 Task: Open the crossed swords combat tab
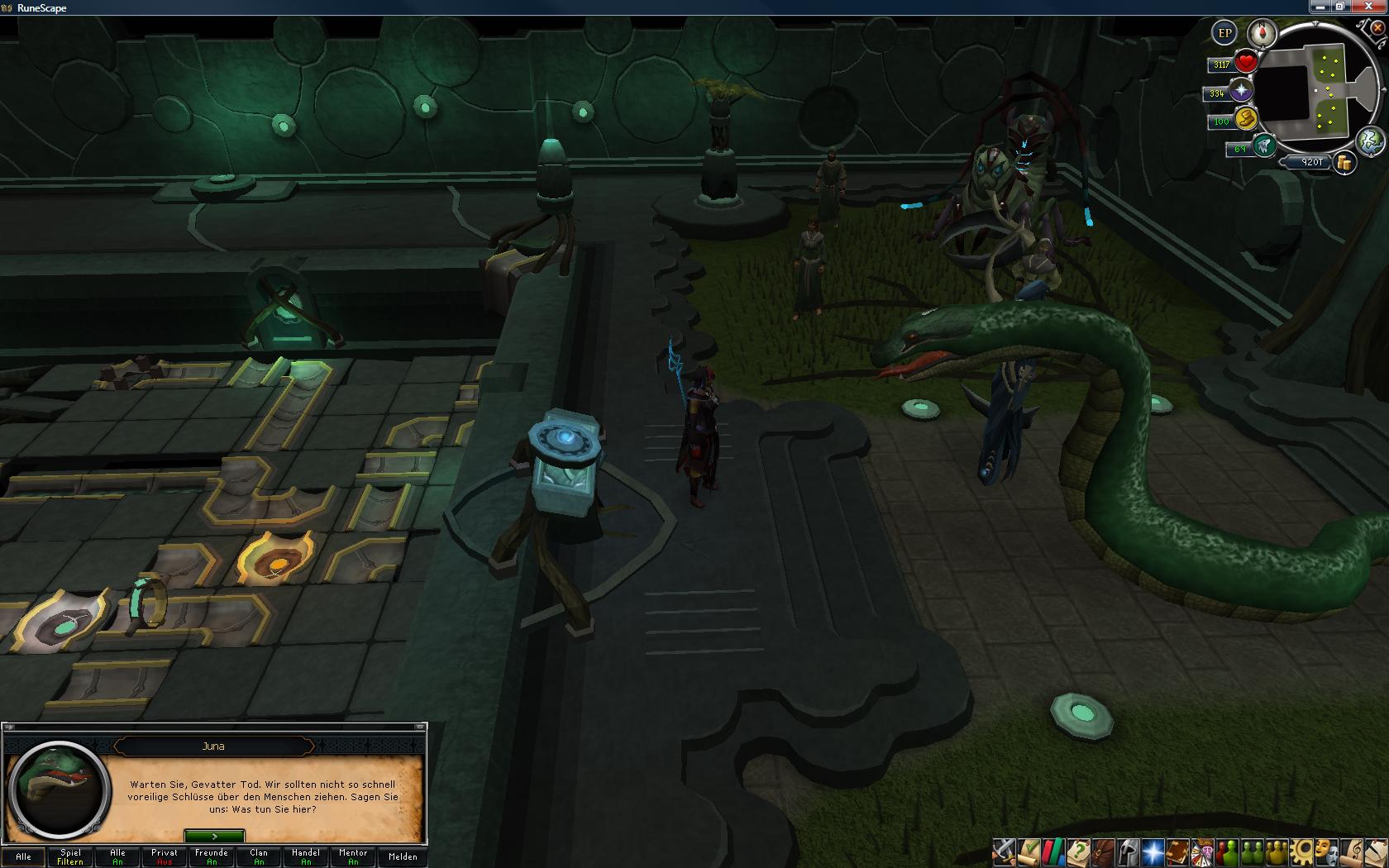coord(1005,851)
